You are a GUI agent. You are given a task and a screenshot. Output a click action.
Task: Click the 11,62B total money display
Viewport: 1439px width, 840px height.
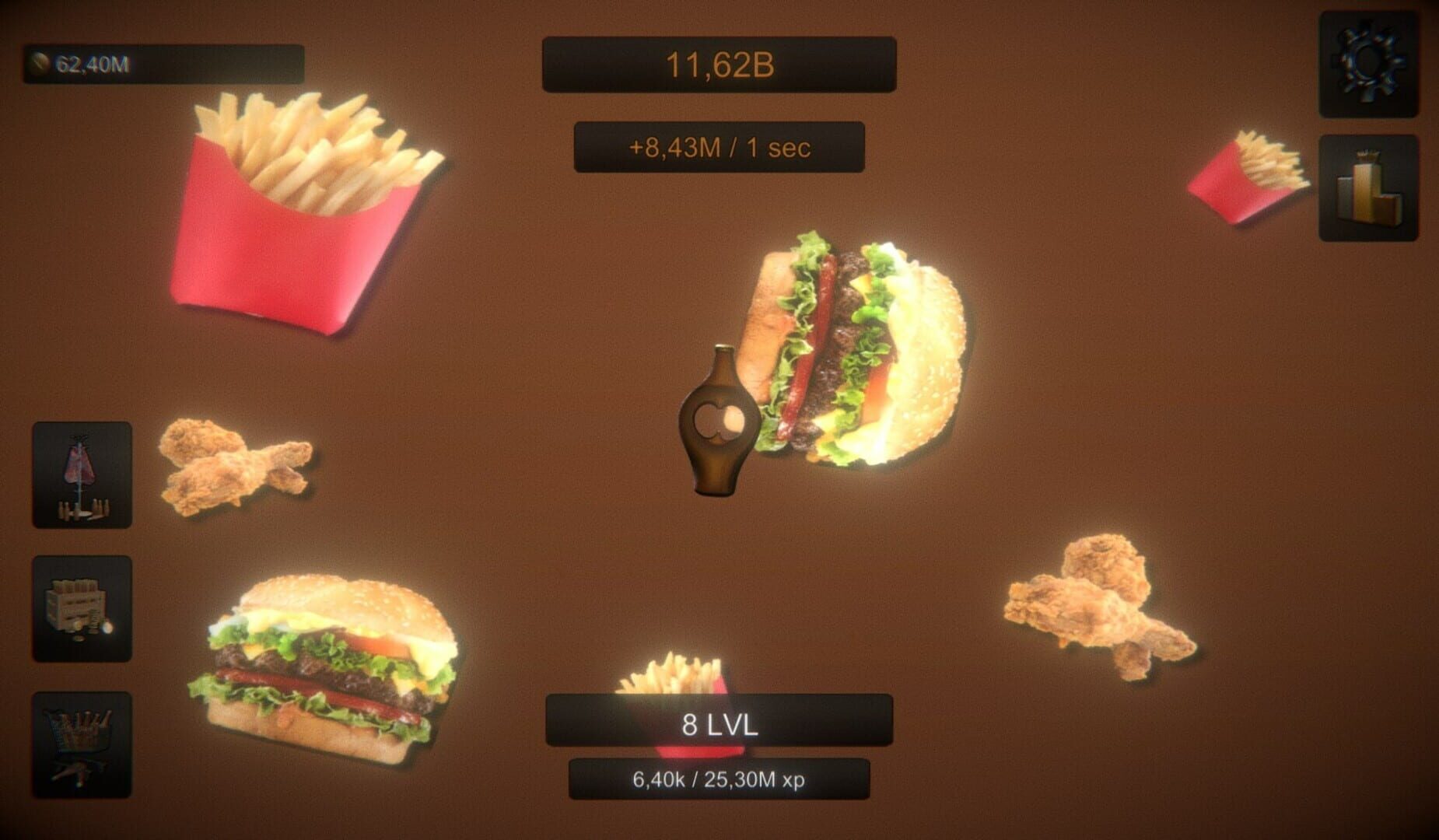(719, 65)
